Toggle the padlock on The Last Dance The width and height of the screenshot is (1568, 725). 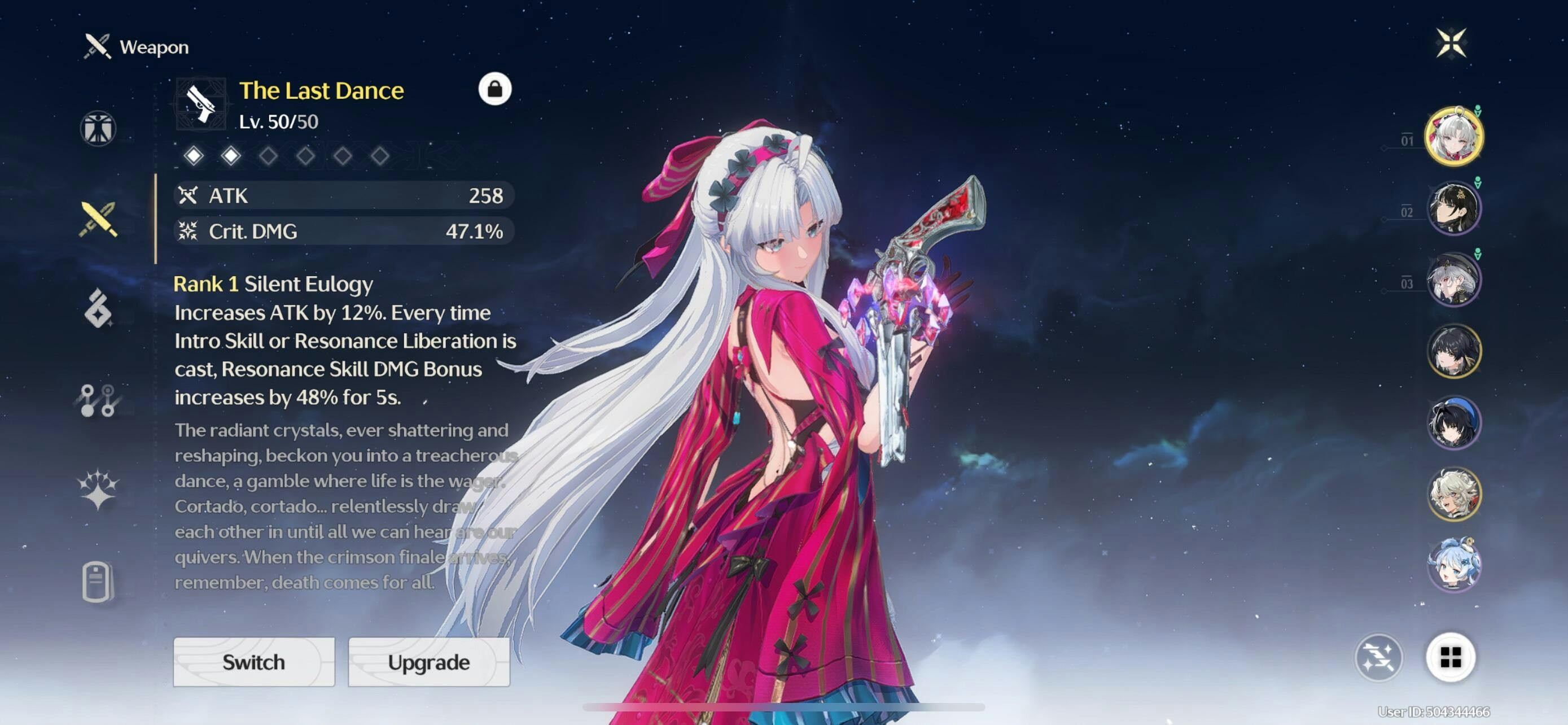click(494, 89)
